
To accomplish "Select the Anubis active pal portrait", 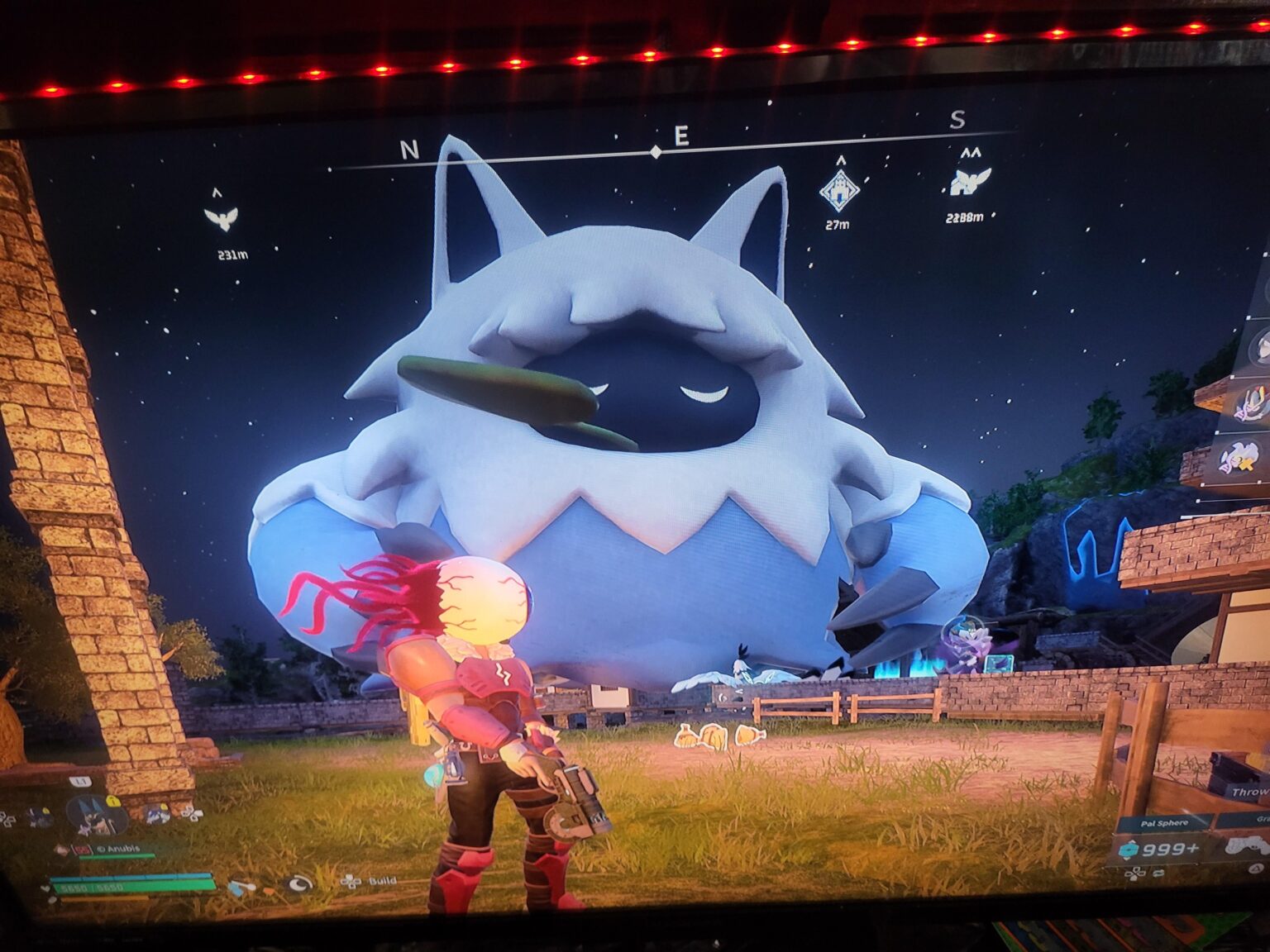I will click(97, 816).
